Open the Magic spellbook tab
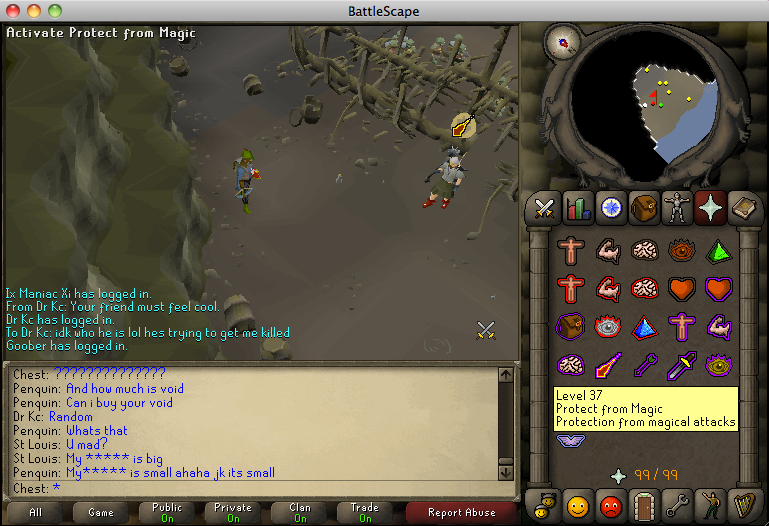Image resolution: width=769 pixels, height=526 pixels. coord(743,208)
